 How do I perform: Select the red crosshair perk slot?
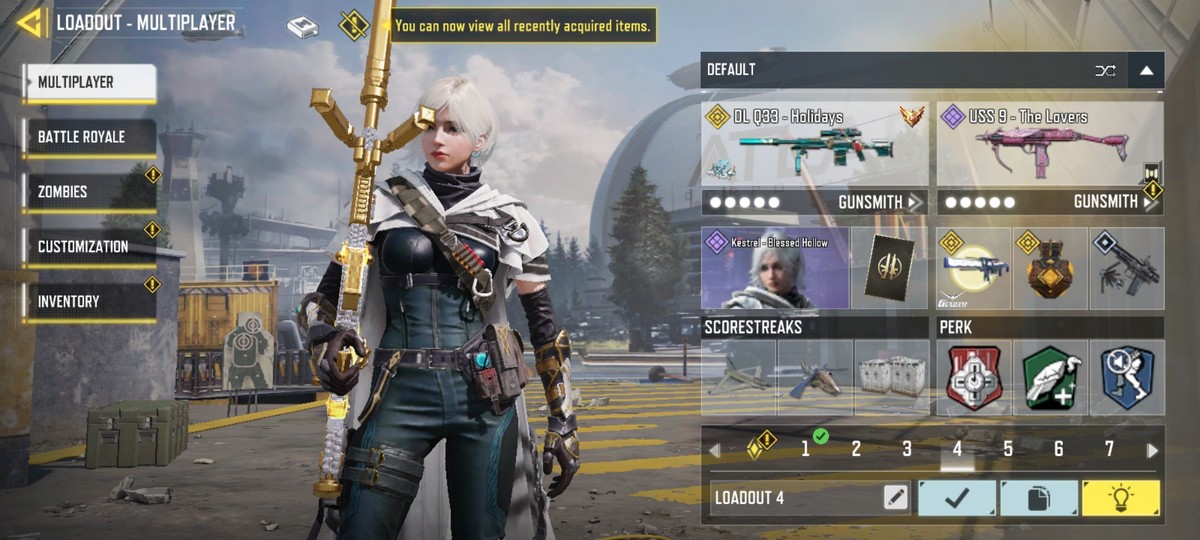point(972,378)
